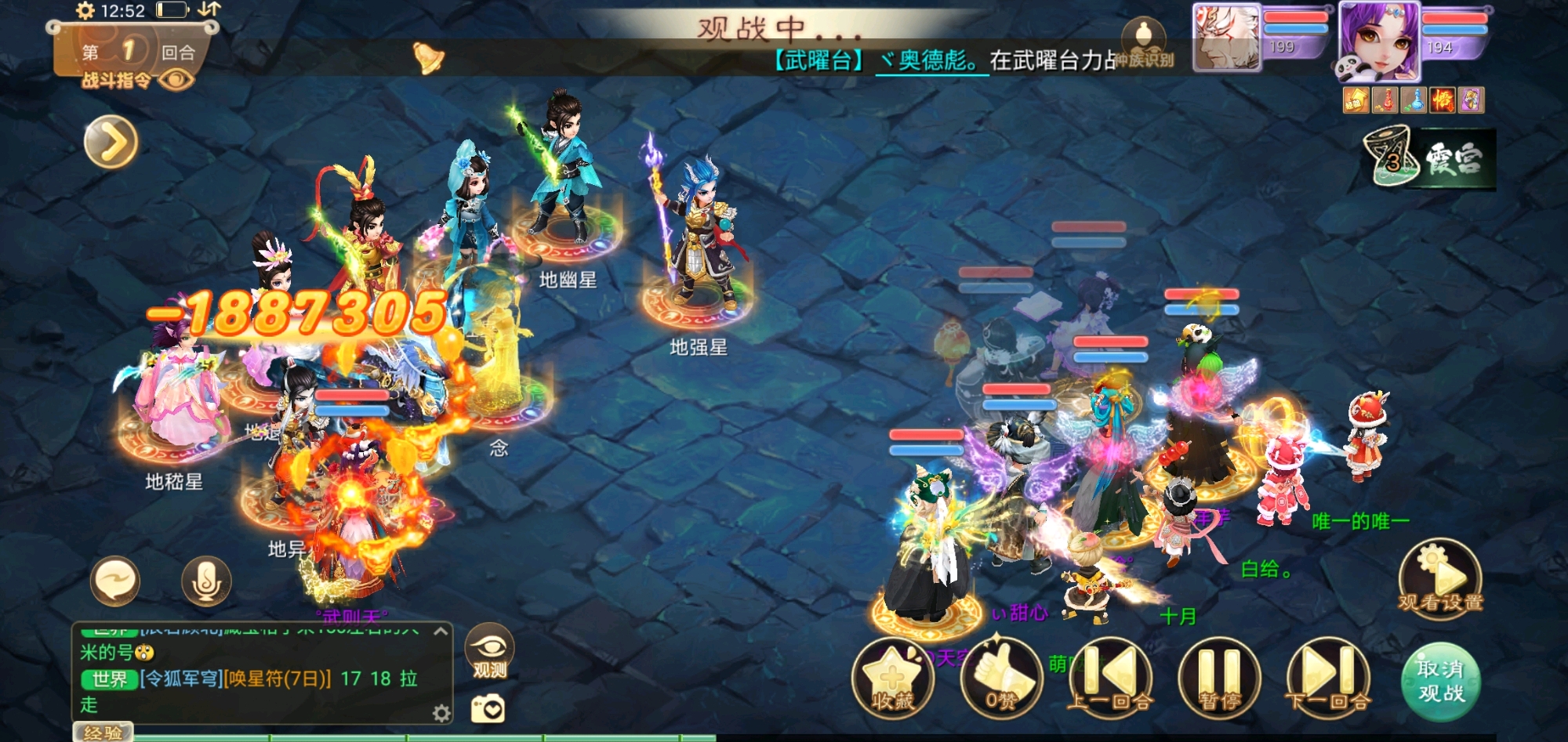Select the white-haired character portrait
This screenshot has height=742, width=1568.
pyautogui.click(x=1226, y=37)
